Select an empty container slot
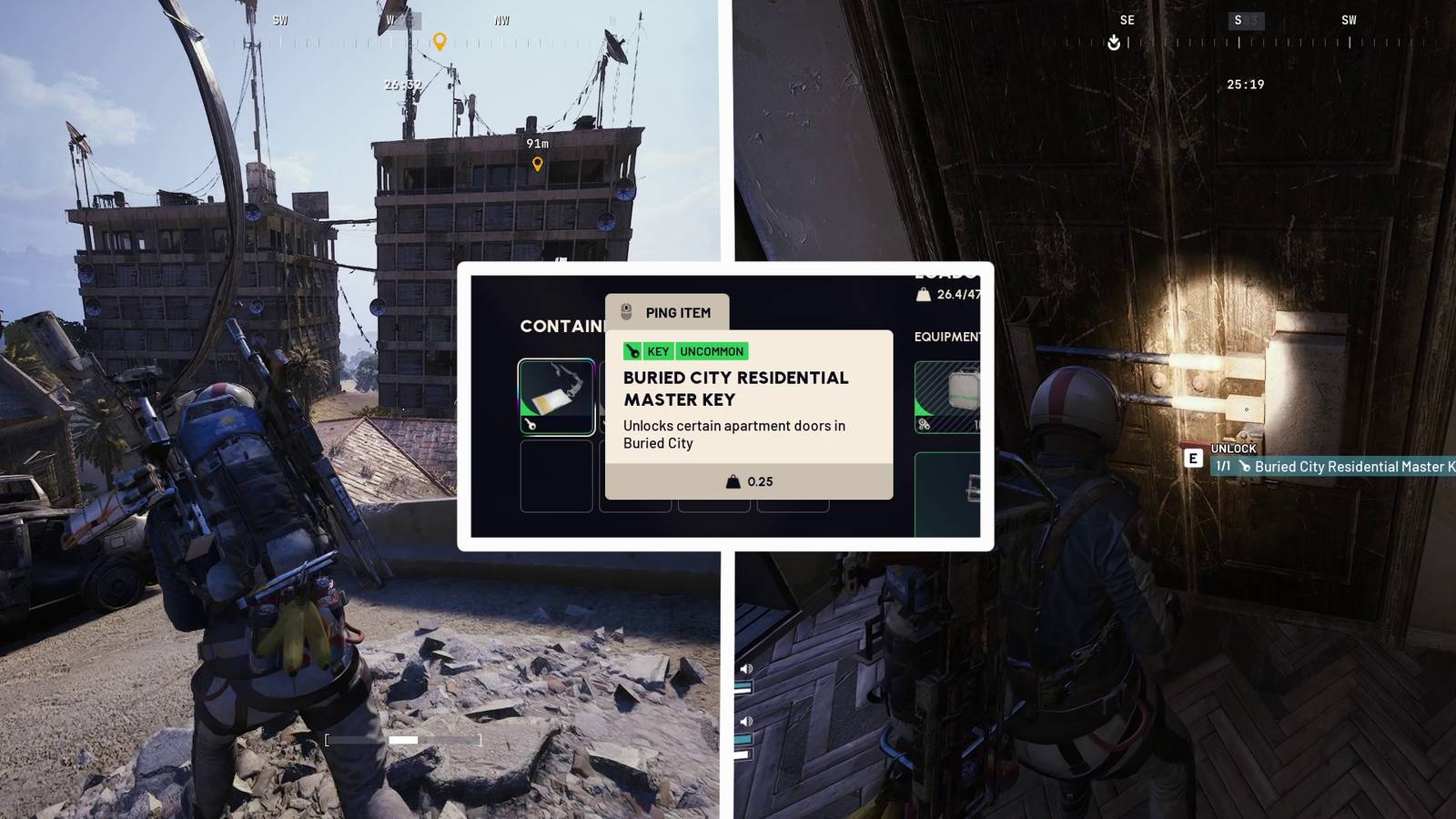1456x819 pixels. click(x=556, y=478)
